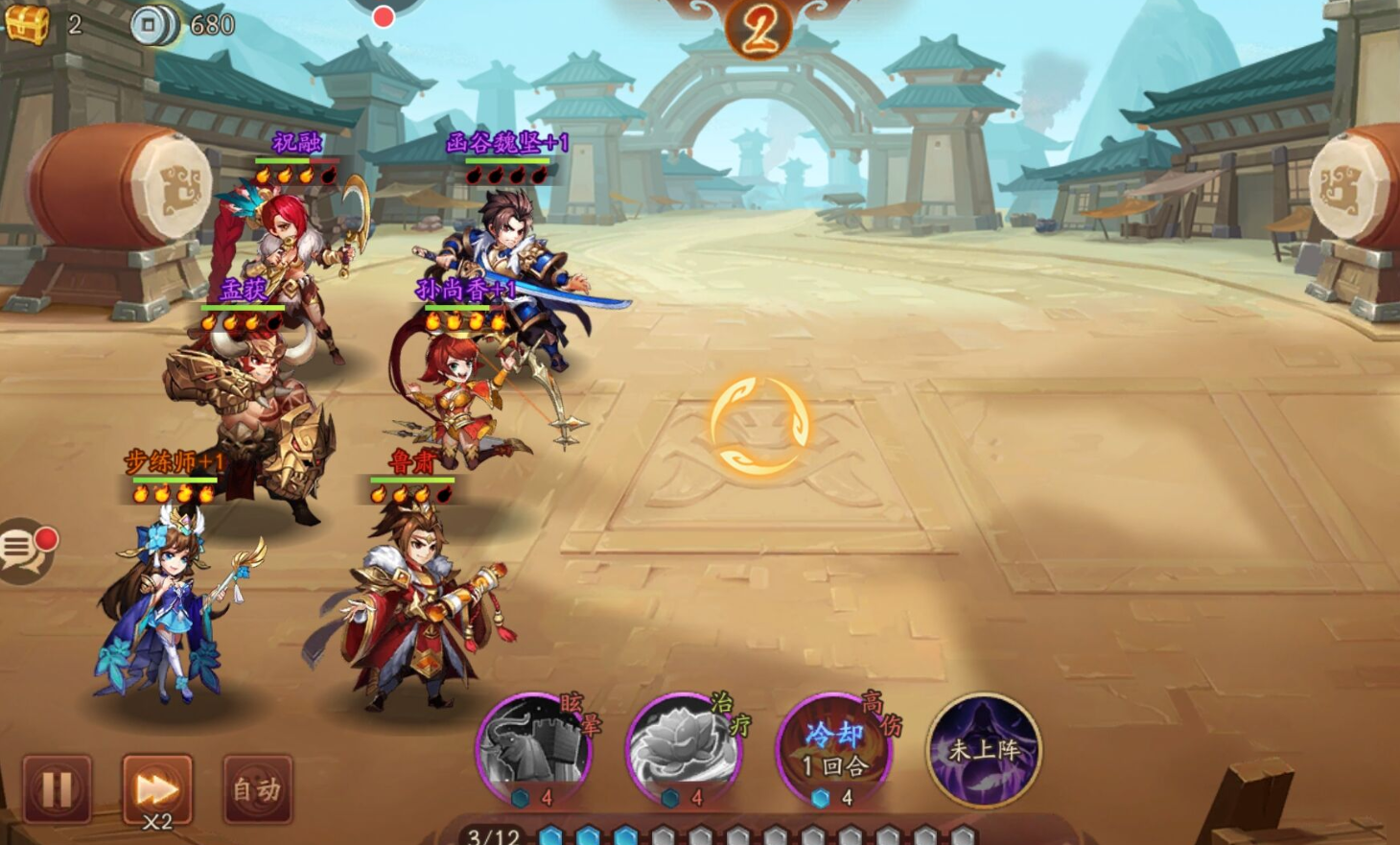Pause the battle
This screenshot has height=845, width=1400.
57,789
